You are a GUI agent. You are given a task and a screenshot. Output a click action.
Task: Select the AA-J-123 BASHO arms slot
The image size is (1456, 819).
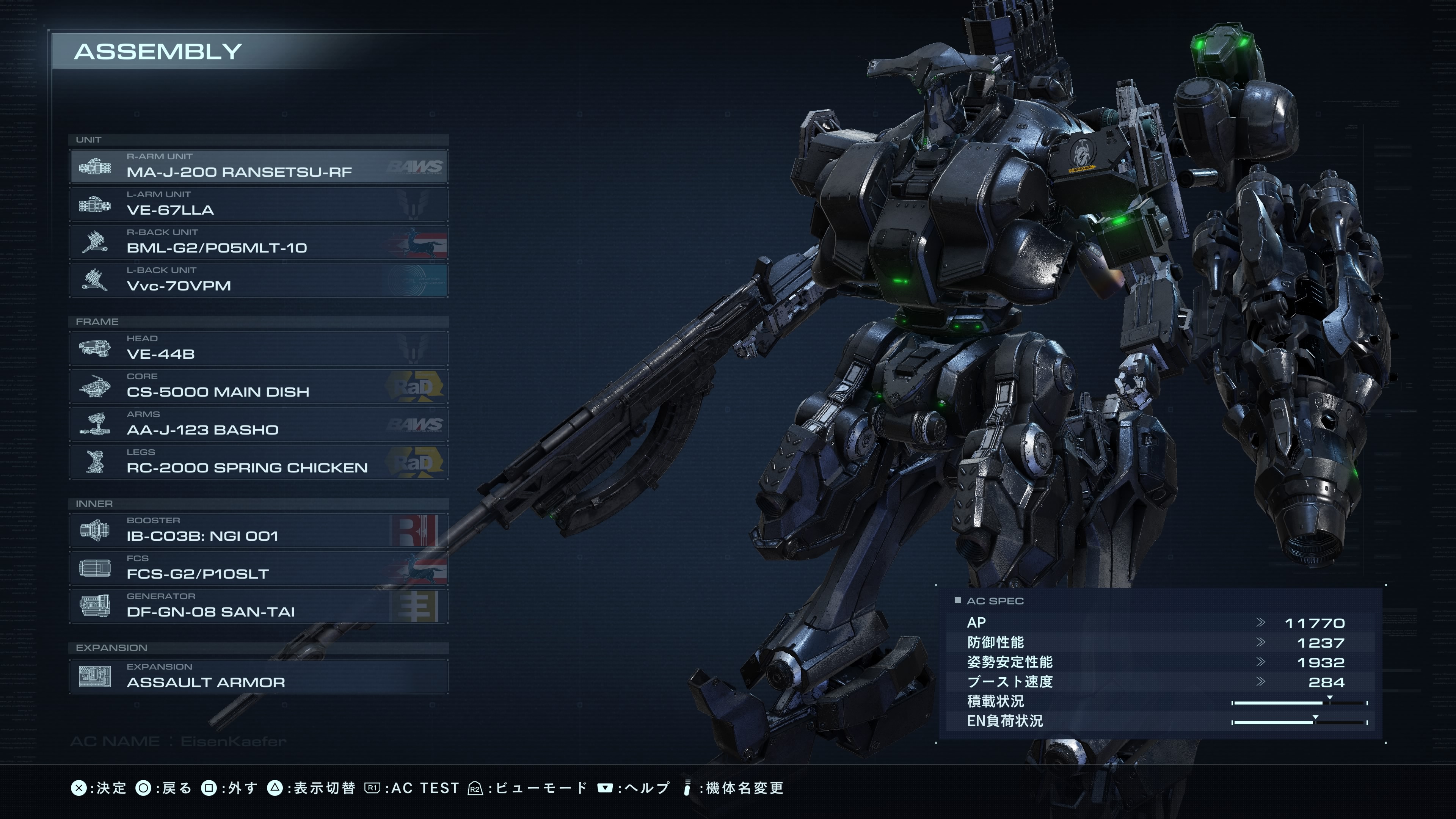[x=258, y=424]
